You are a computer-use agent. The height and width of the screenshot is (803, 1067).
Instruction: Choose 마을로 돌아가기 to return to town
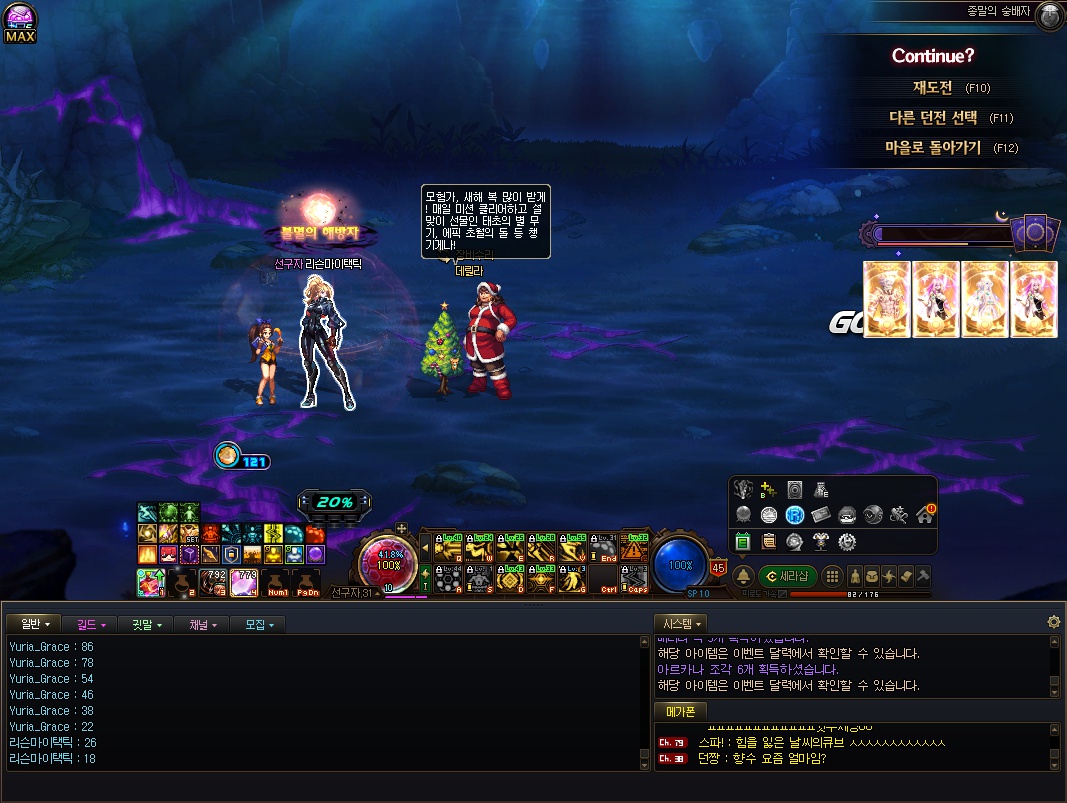coord(932,148)
